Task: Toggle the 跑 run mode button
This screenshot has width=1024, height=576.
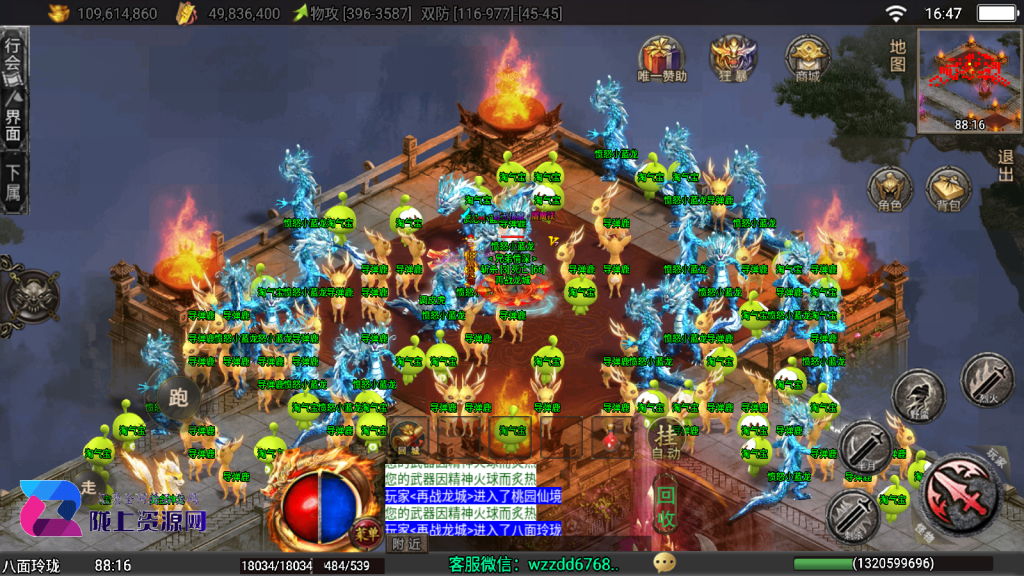Action: 179,397
